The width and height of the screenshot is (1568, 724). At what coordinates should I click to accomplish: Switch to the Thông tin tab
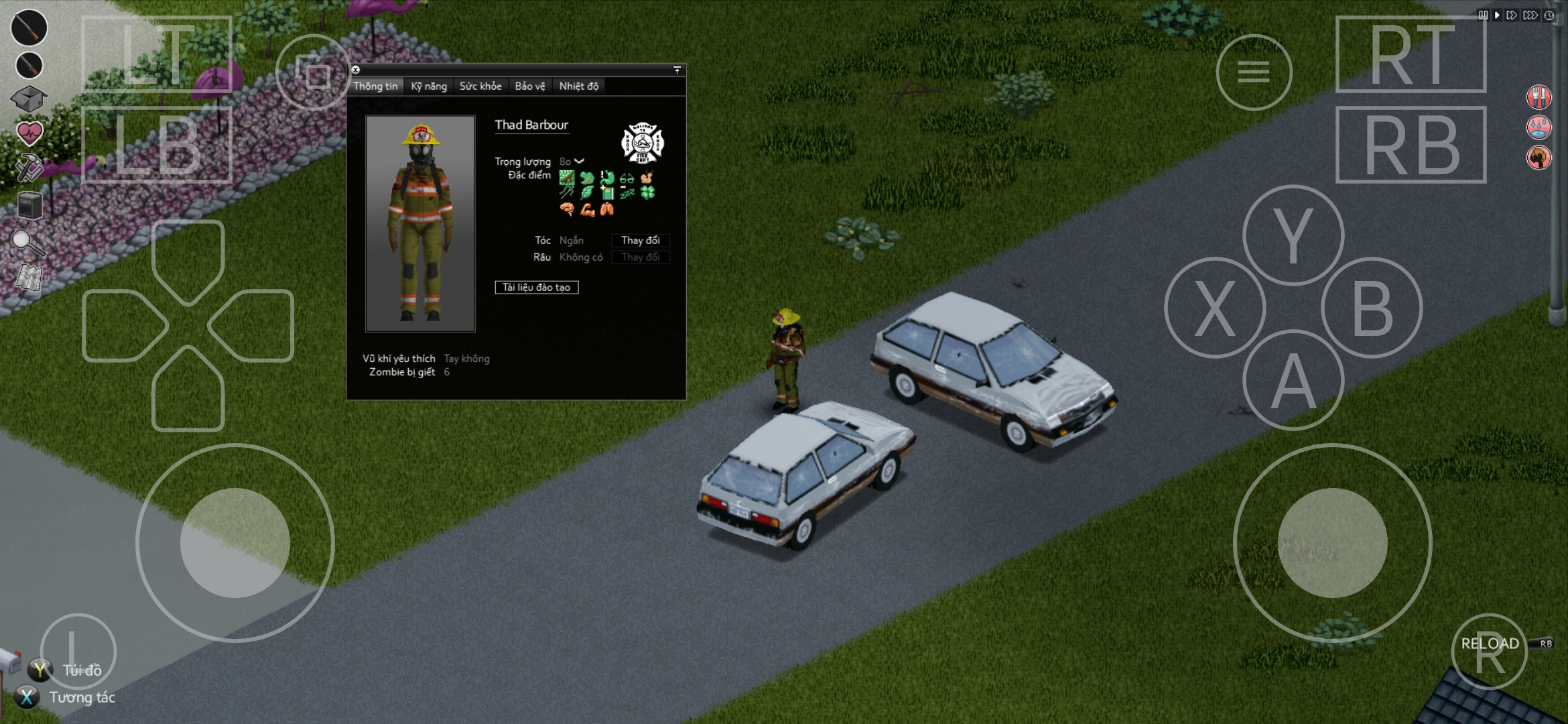click(375, 86)
